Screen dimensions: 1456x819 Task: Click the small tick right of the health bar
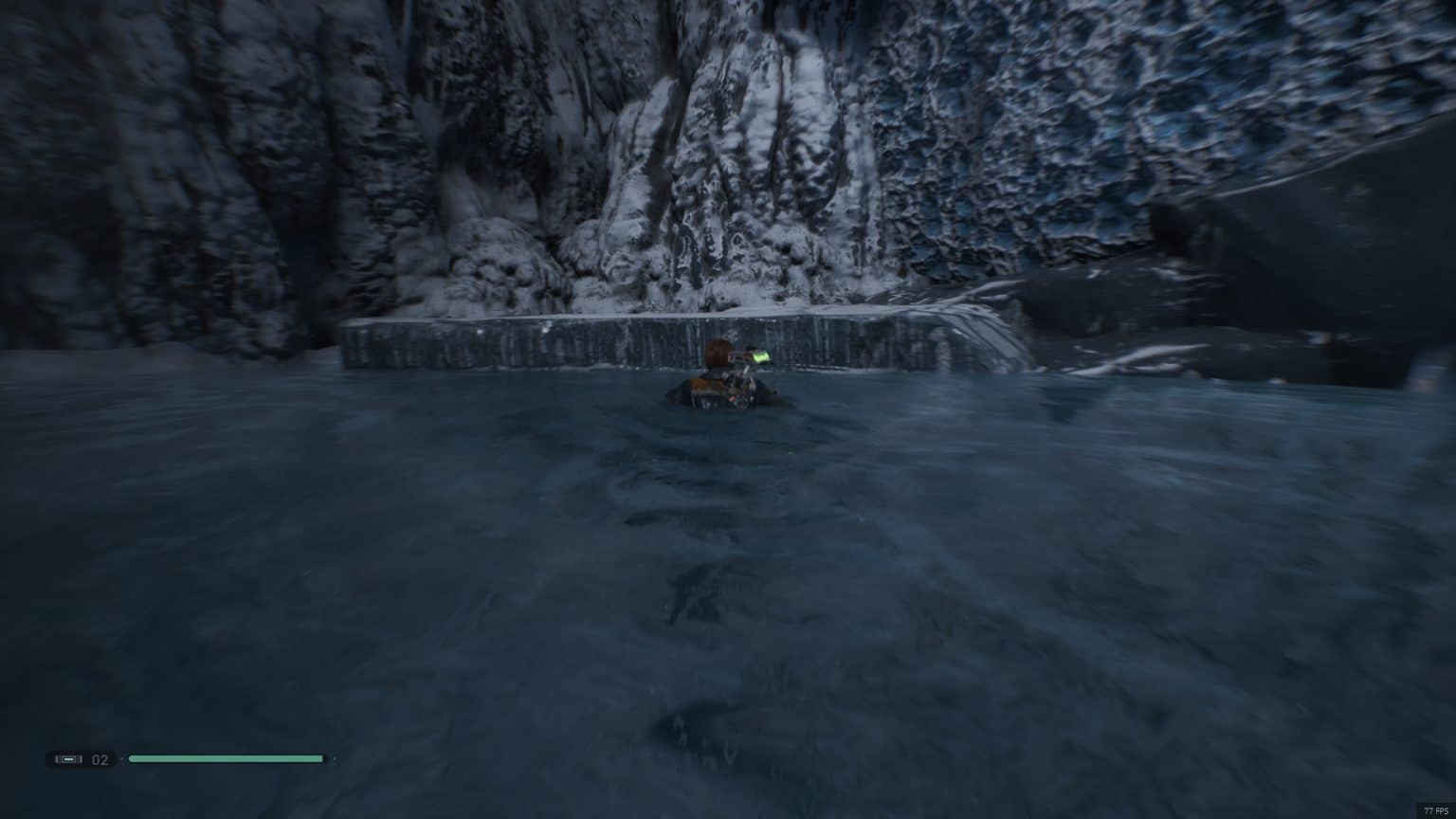335,759
